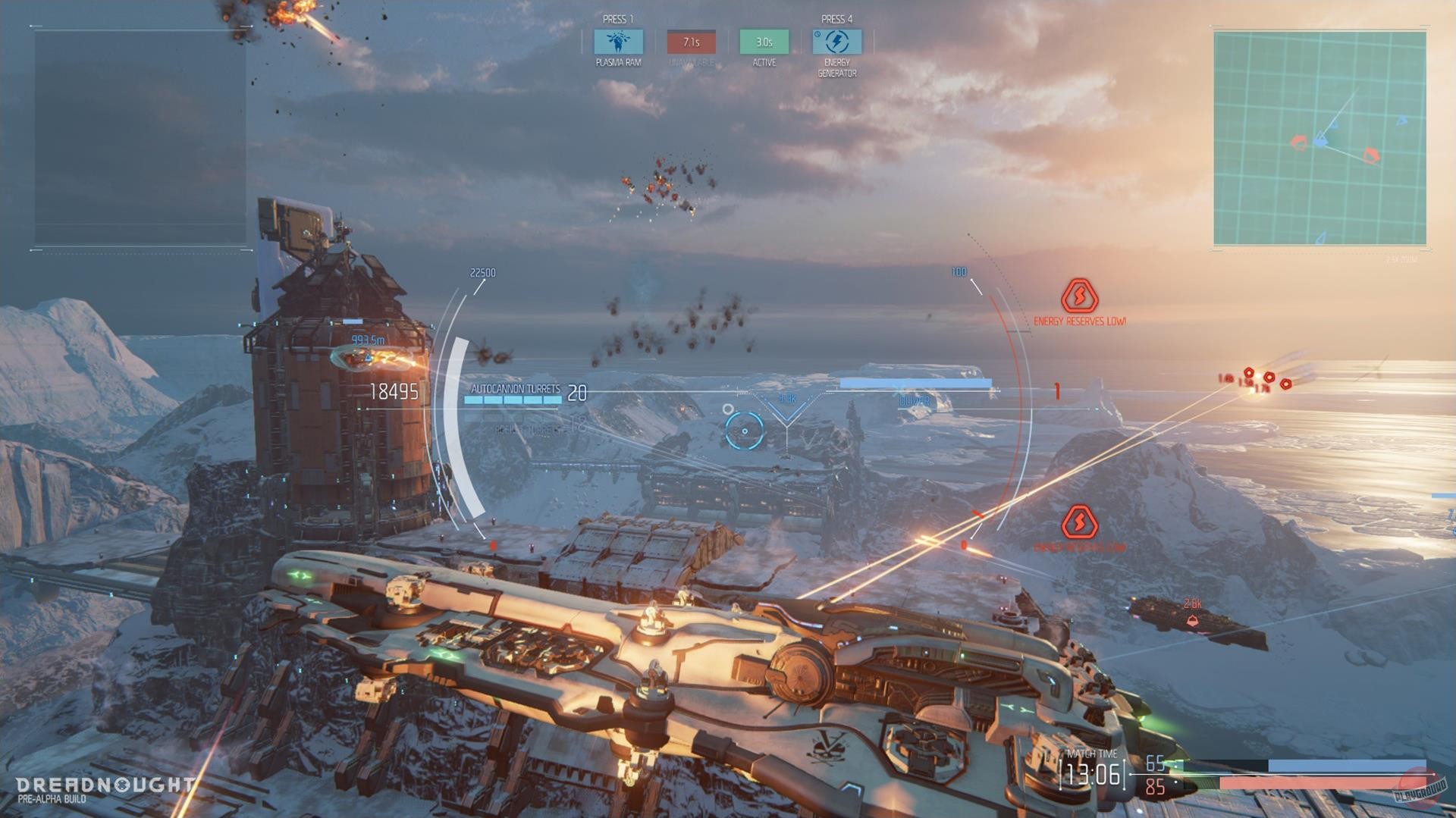Enable the target lock on player Oliver

click(x=914, y=401)
